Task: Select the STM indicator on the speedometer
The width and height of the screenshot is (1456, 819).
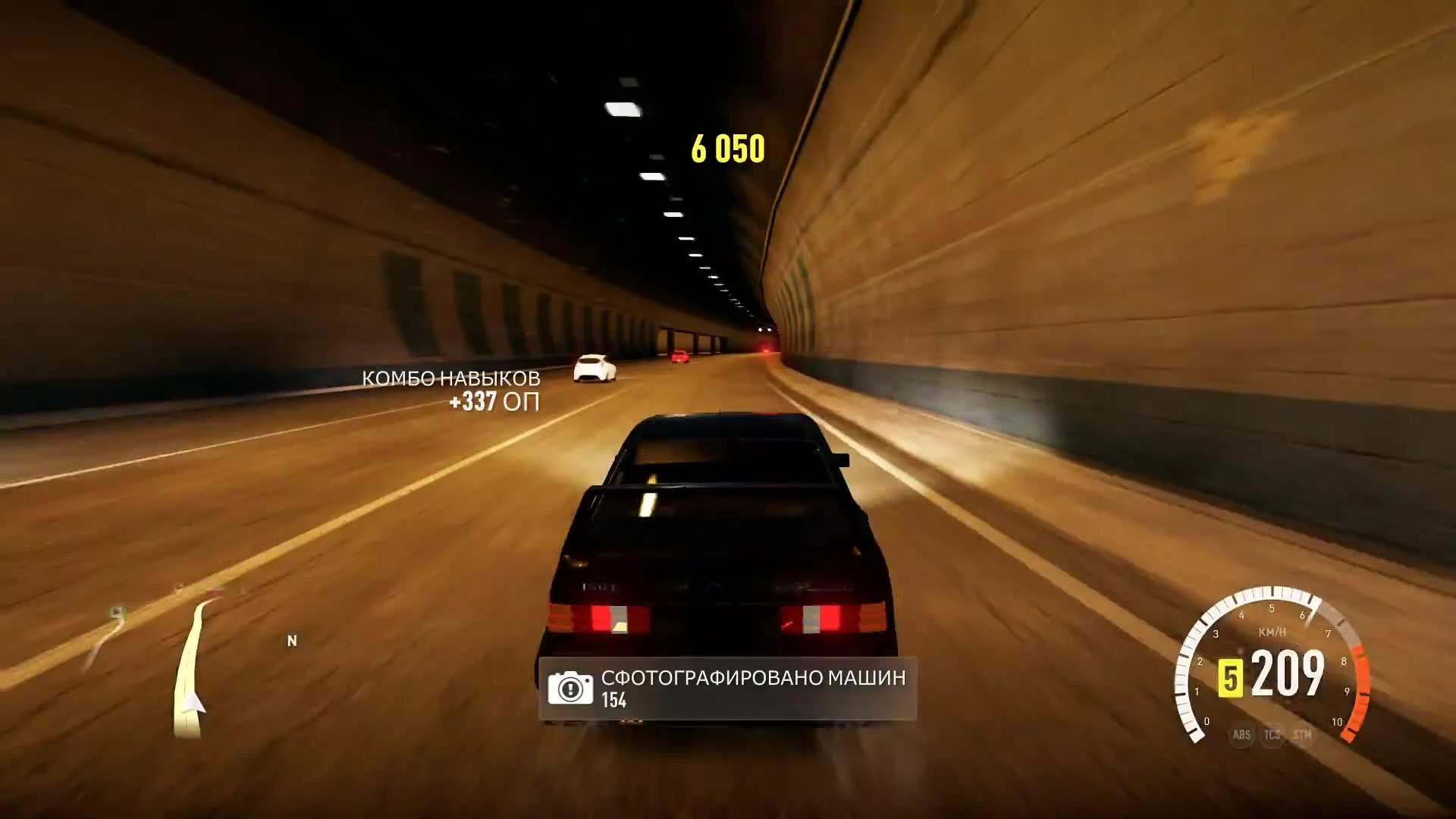Action: [x=1301, y=734]
